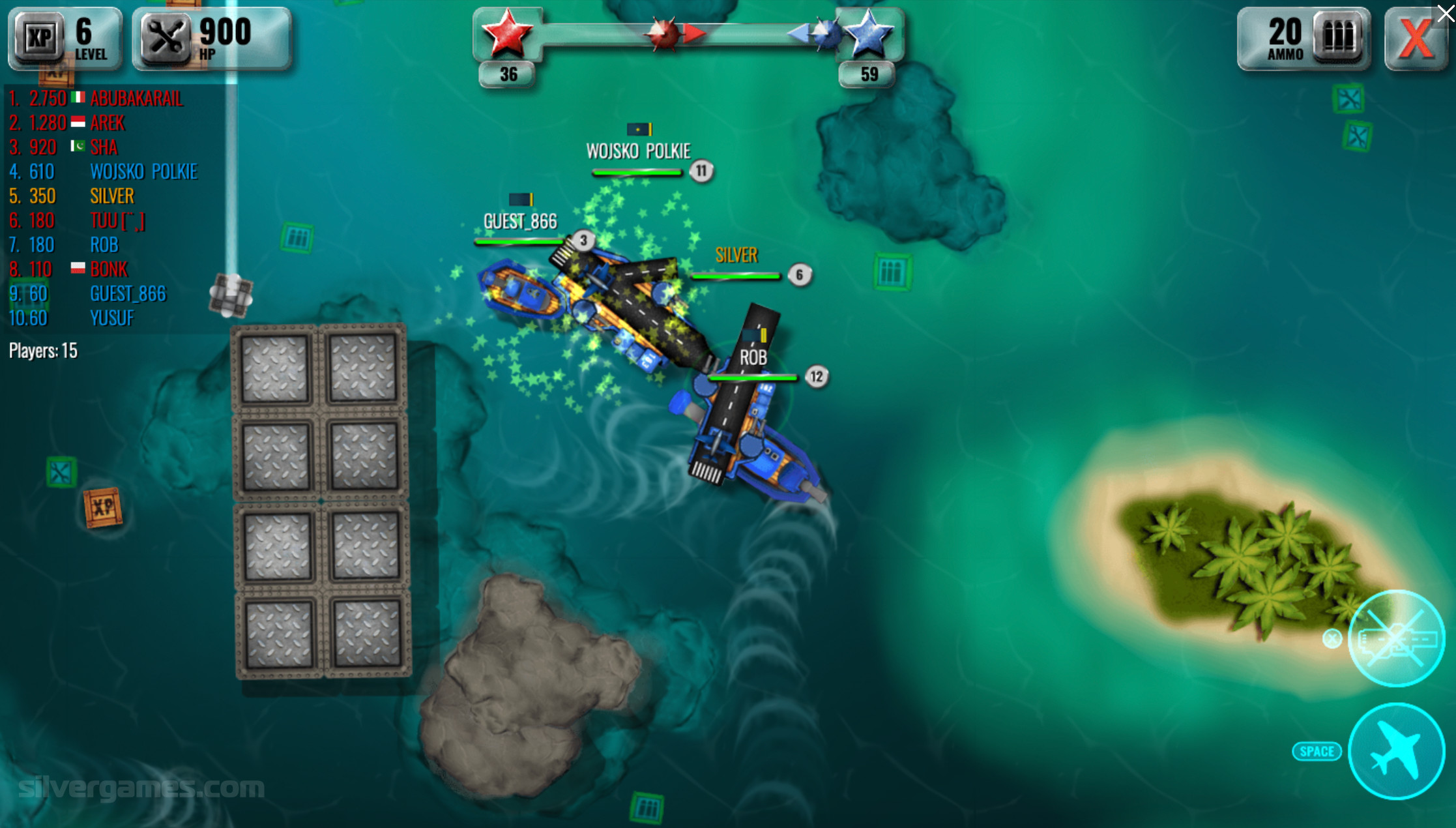Click the wrench repair HP icon
Screen dimensions: 1456x828
click(x=166, y=38)
